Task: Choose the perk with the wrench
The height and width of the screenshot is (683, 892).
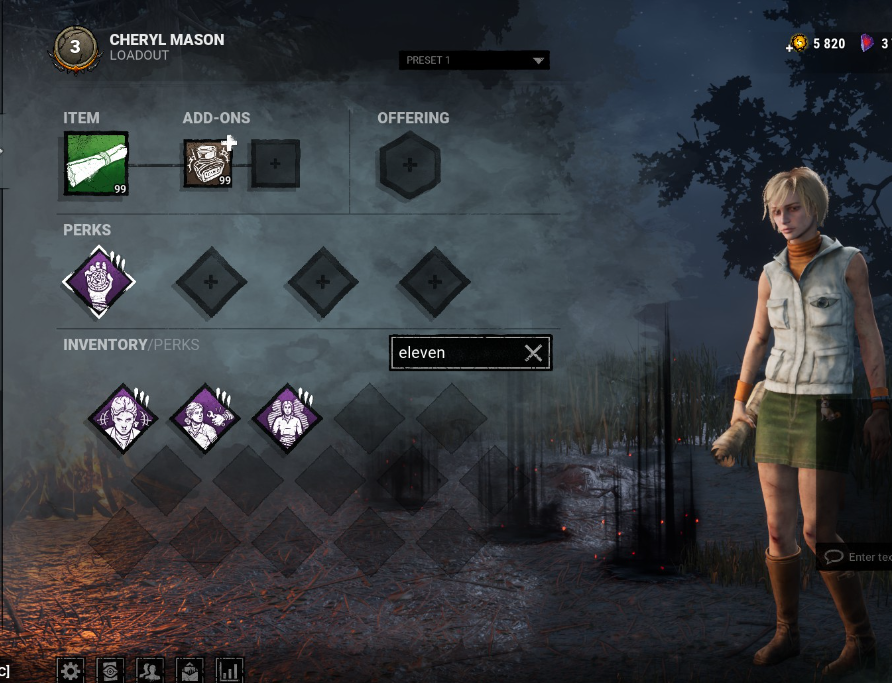Action: [205, 418]
